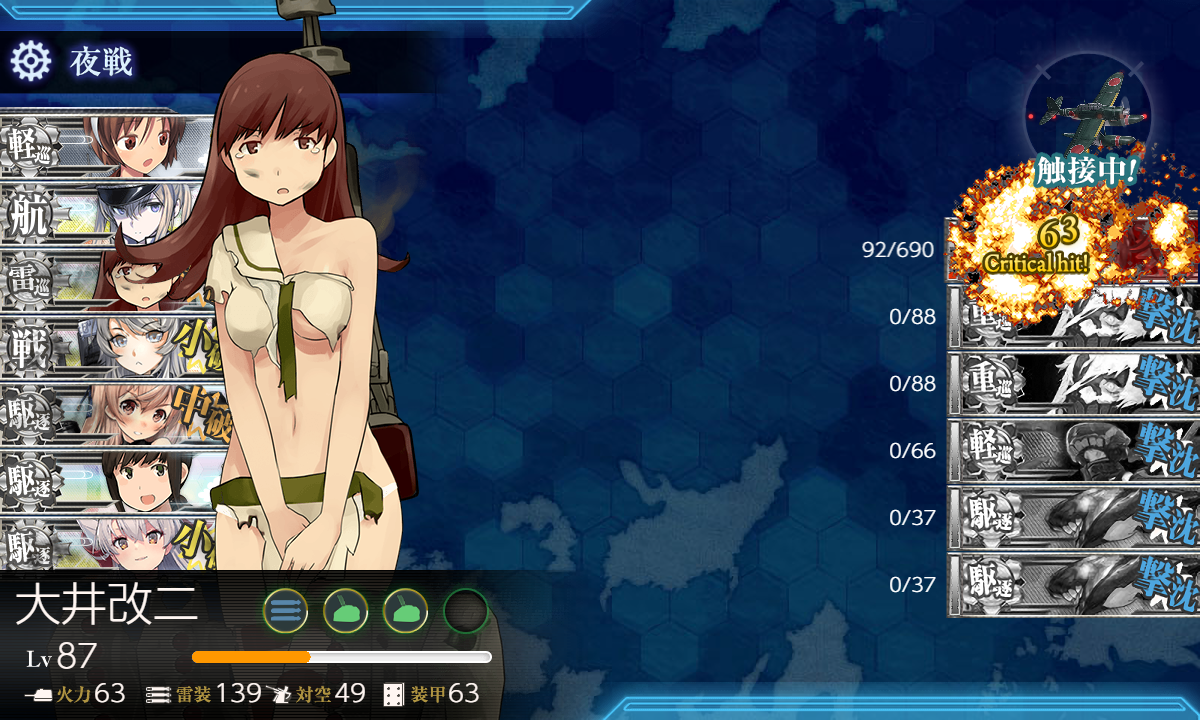Screen dimensions: 1200x720
Task: Target the enemy flagship with 92/690 HP
Action: coord(1070,250)
